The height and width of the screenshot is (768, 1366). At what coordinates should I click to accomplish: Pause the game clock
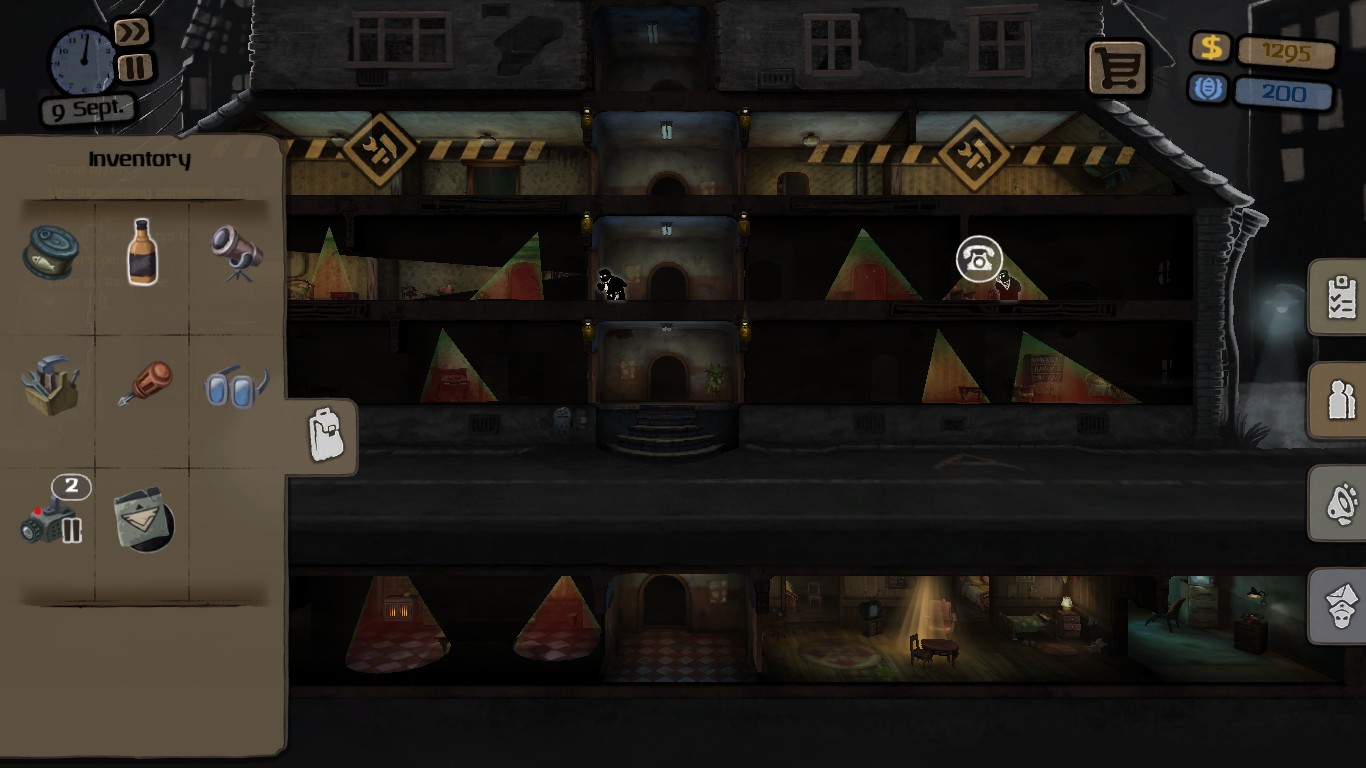click(x=134, y=68)
